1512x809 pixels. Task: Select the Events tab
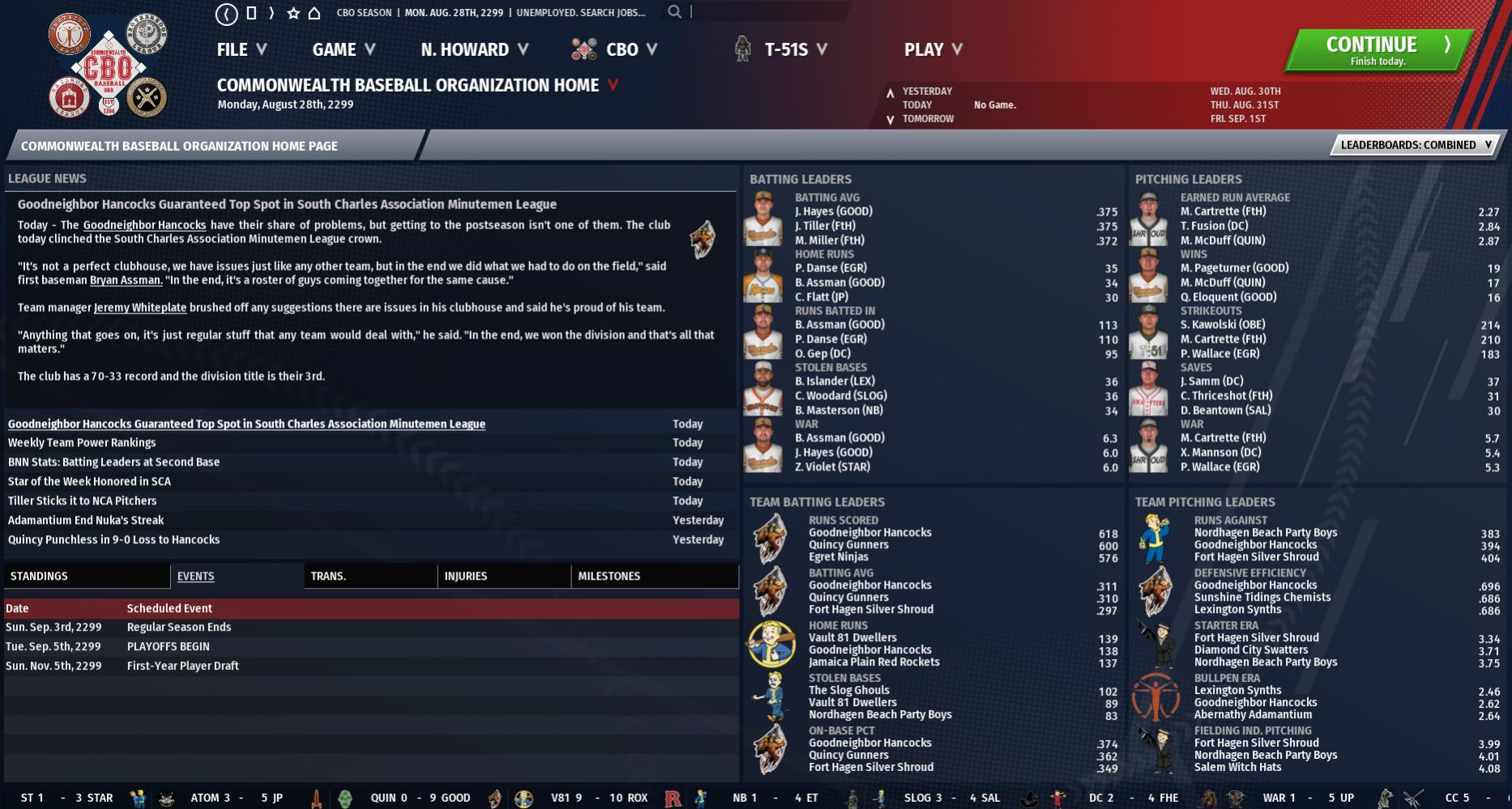195,576
